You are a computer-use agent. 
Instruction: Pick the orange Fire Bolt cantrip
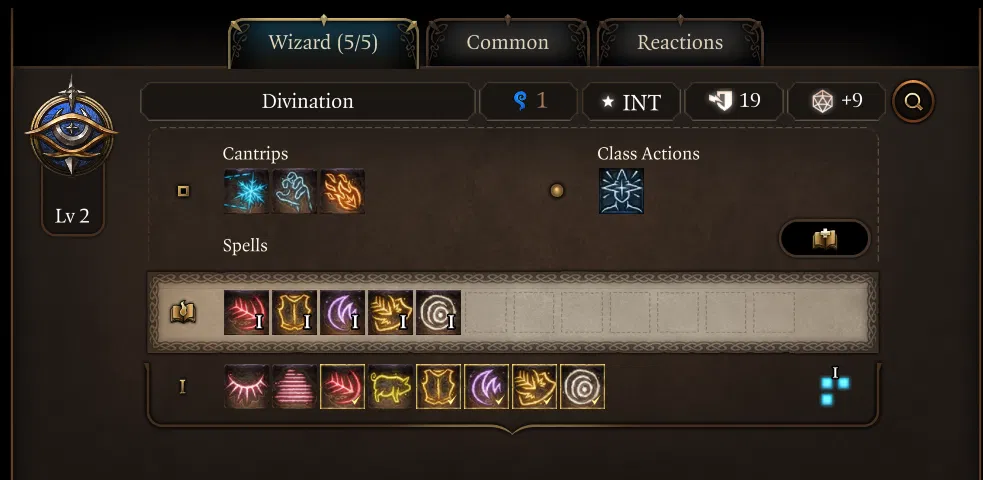[x=342, y=191]
